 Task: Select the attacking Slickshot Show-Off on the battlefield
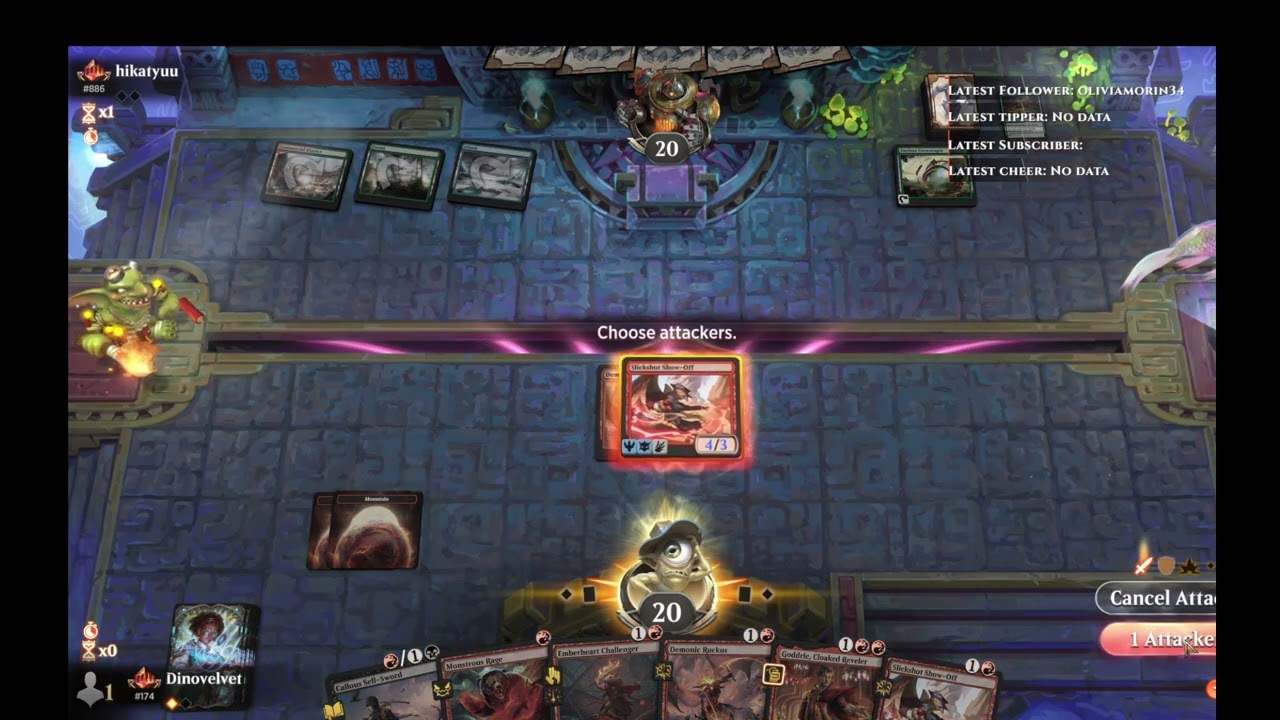tap(680, 410)
